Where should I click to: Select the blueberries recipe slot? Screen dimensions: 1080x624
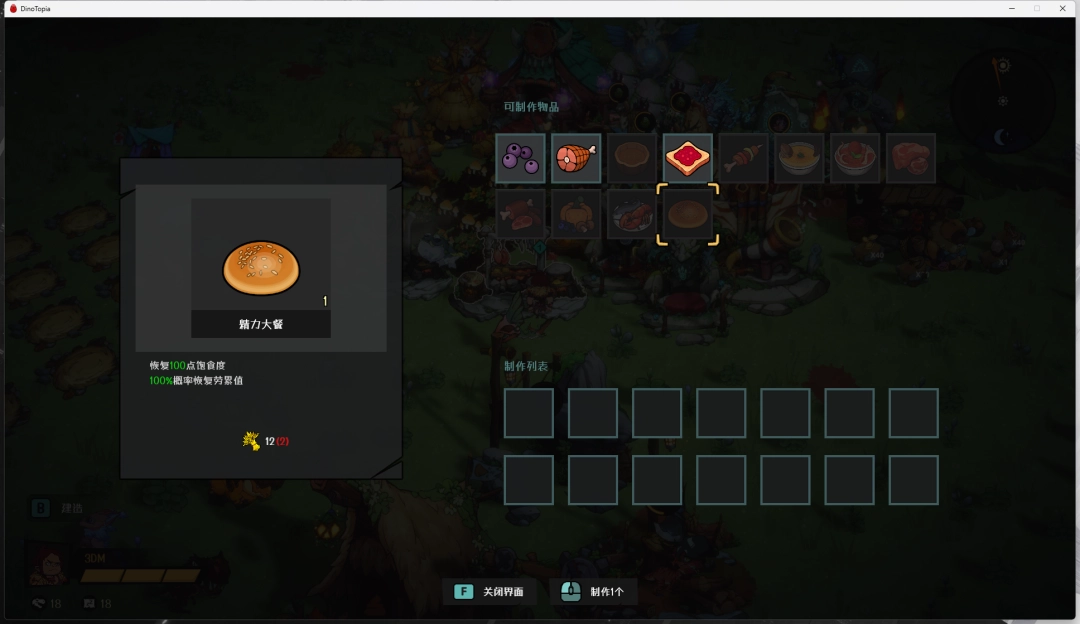tap(521, 158)
